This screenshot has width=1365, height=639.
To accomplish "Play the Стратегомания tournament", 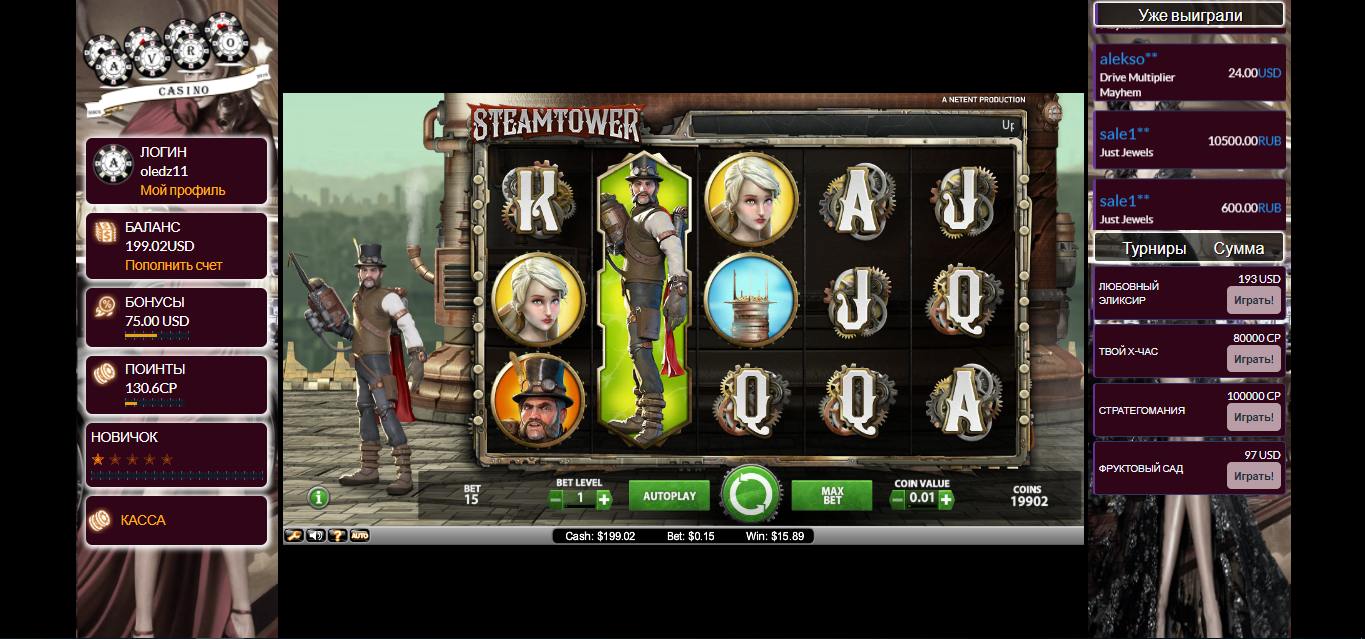I will pos(1253,417).
